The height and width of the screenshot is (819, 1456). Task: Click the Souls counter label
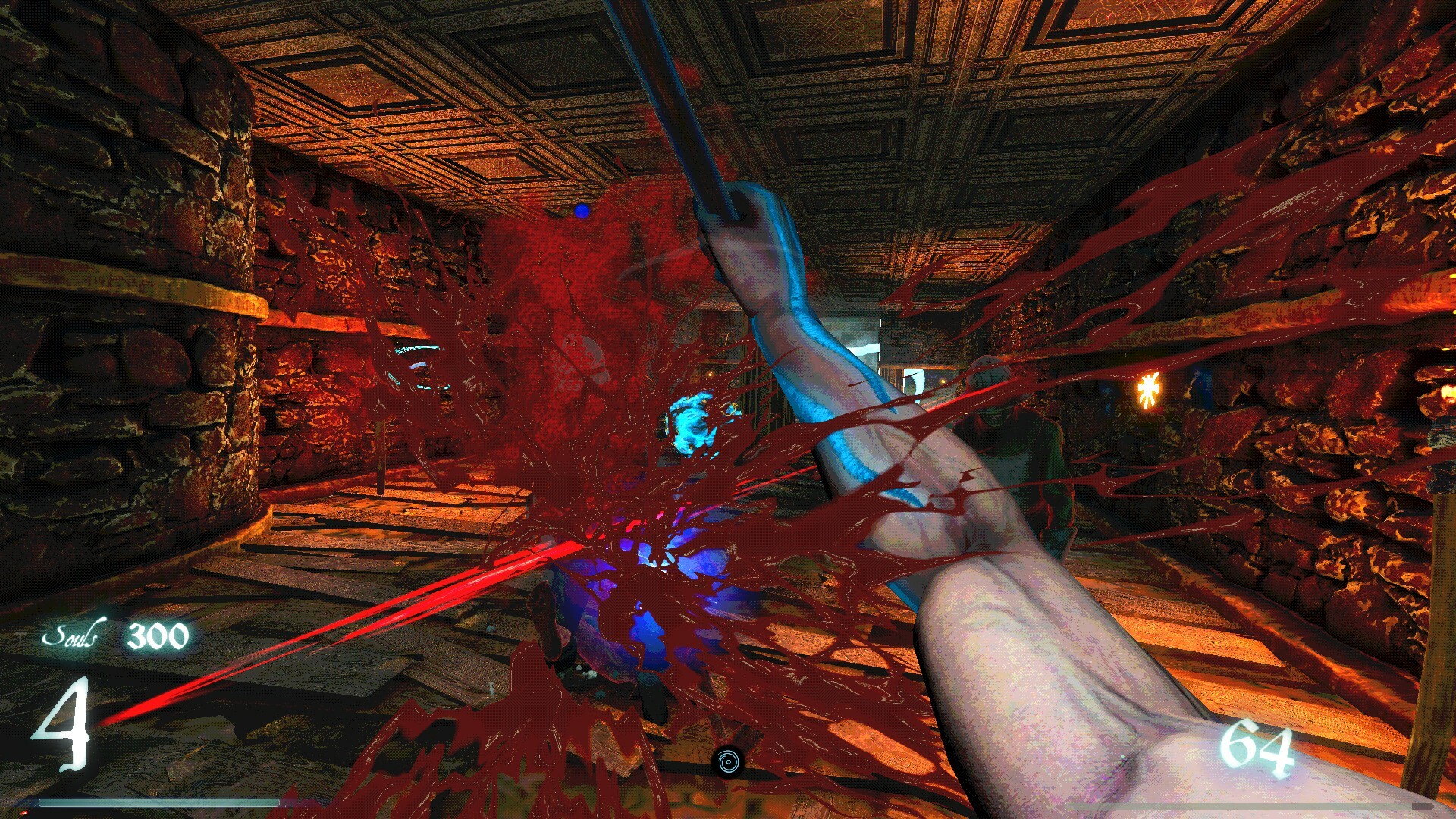point(74,635)
